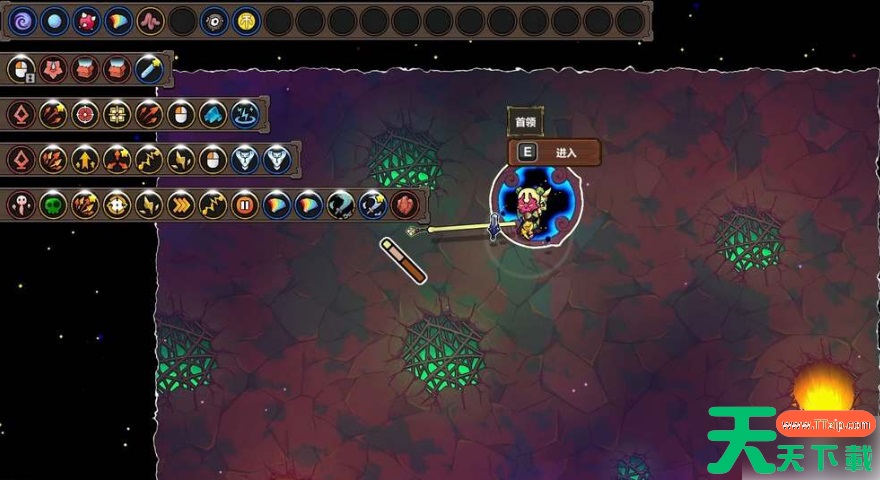Image resolution: width=880 pixels, height=480 pixels.
Task: Select the blue lightning circle icon
Action: point(245,114)
